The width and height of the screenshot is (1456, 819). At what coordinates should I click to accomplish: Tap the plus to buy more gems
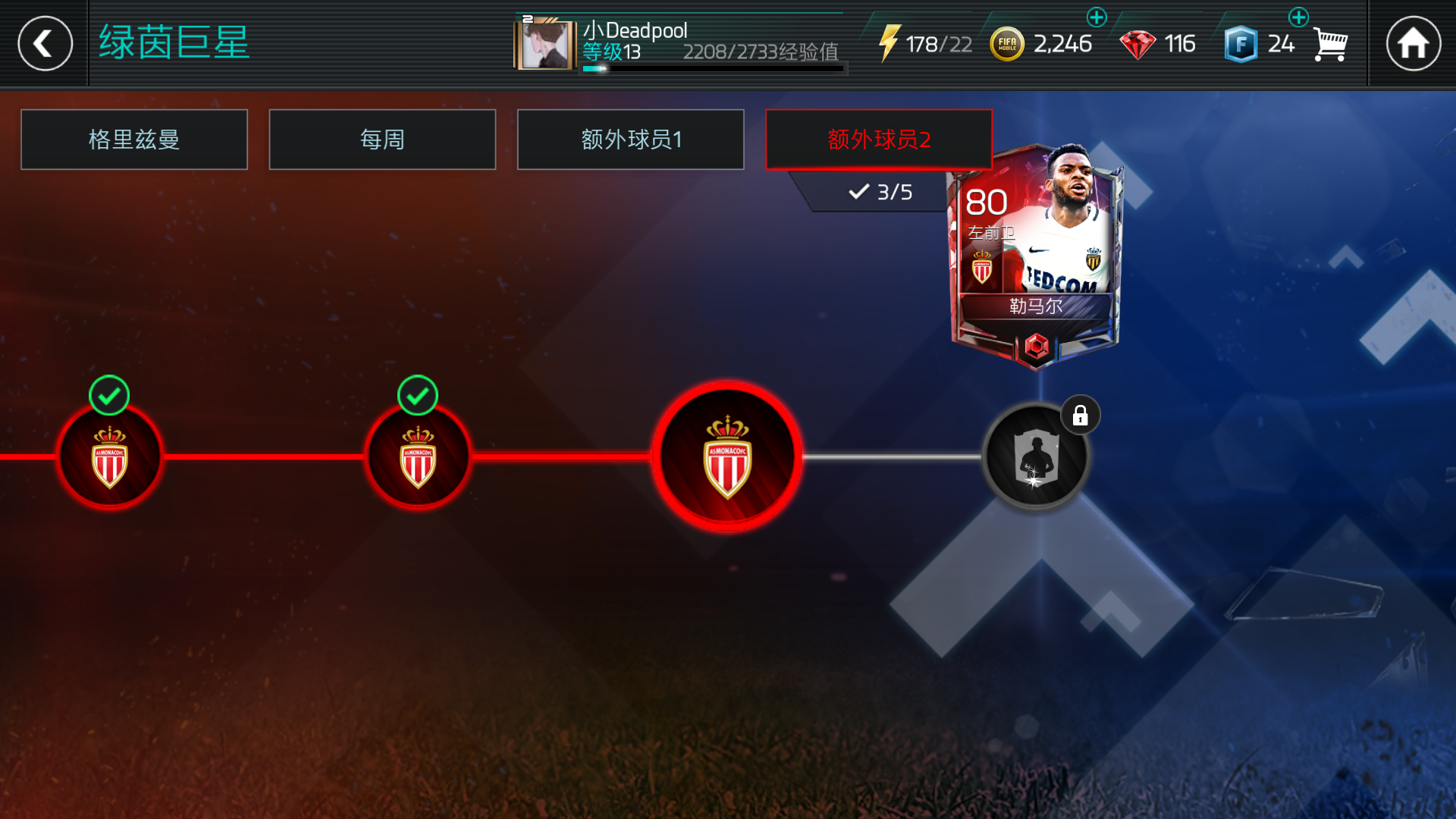point(1097,17)
